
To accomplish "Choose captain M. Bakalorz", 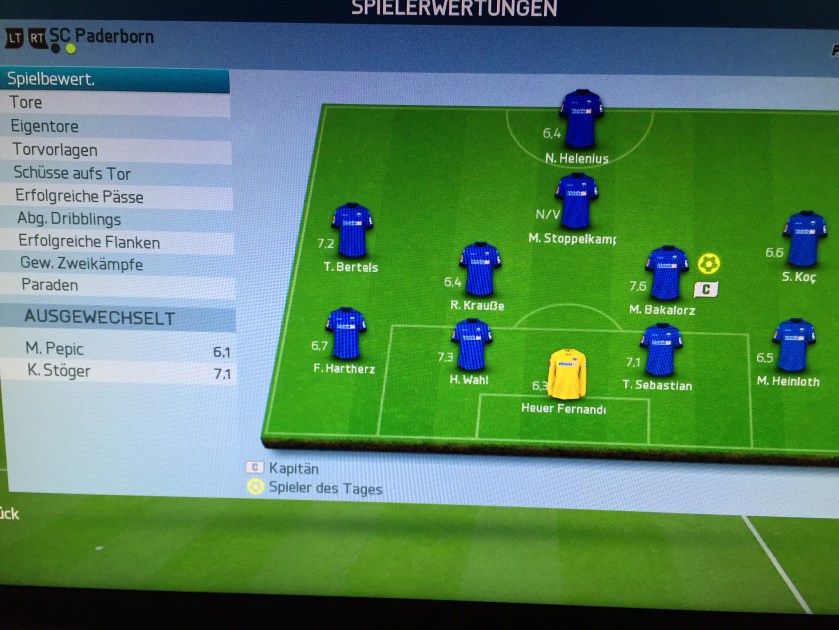I will [x=666, y=273].
